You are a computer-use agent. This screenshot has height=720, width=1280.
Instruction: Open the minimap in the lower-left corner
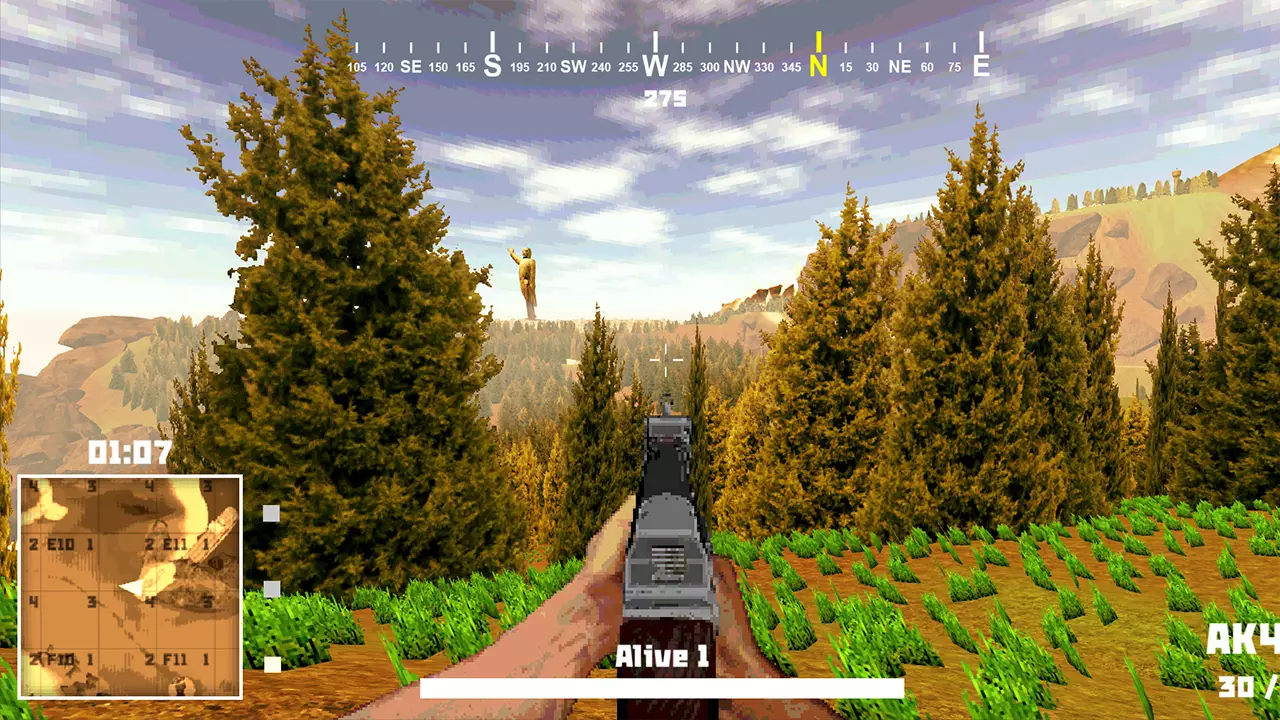click(130, 585)
